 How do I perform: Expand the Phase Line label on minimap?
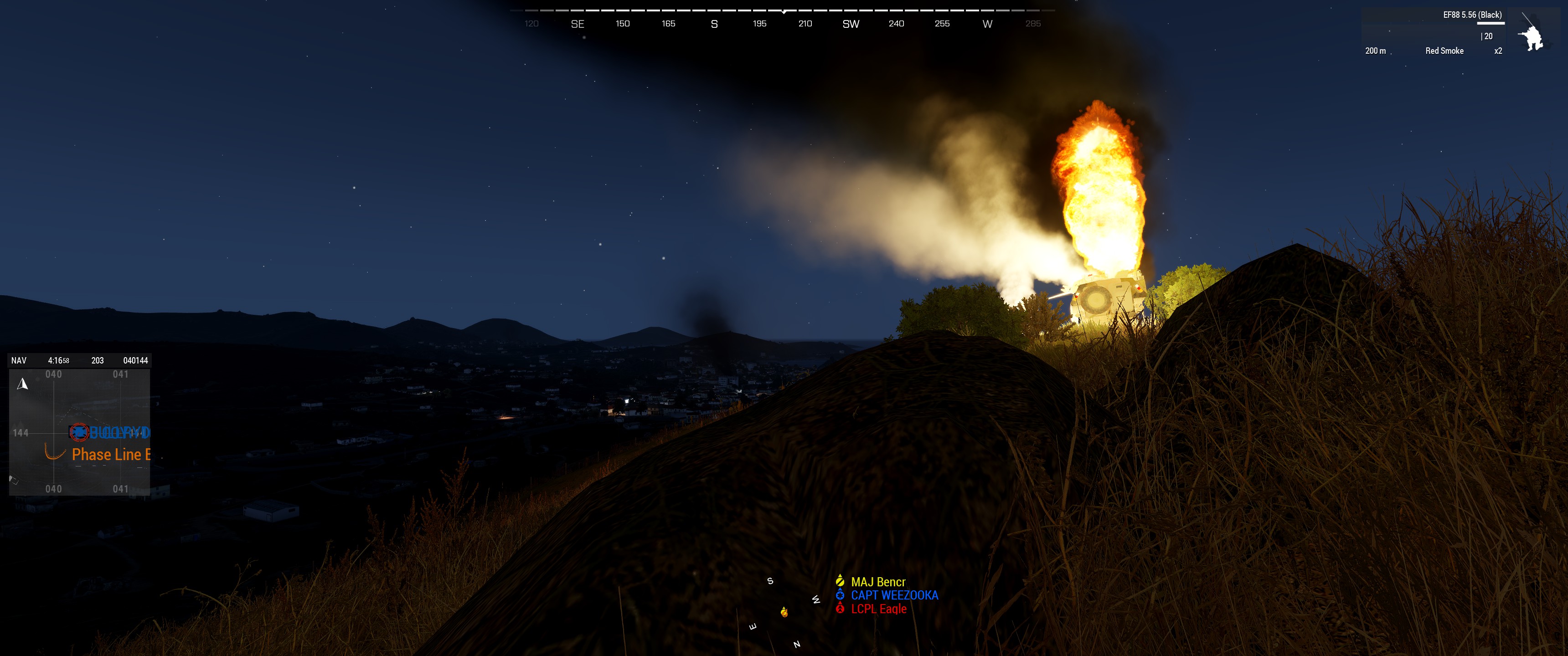(110, 455)
